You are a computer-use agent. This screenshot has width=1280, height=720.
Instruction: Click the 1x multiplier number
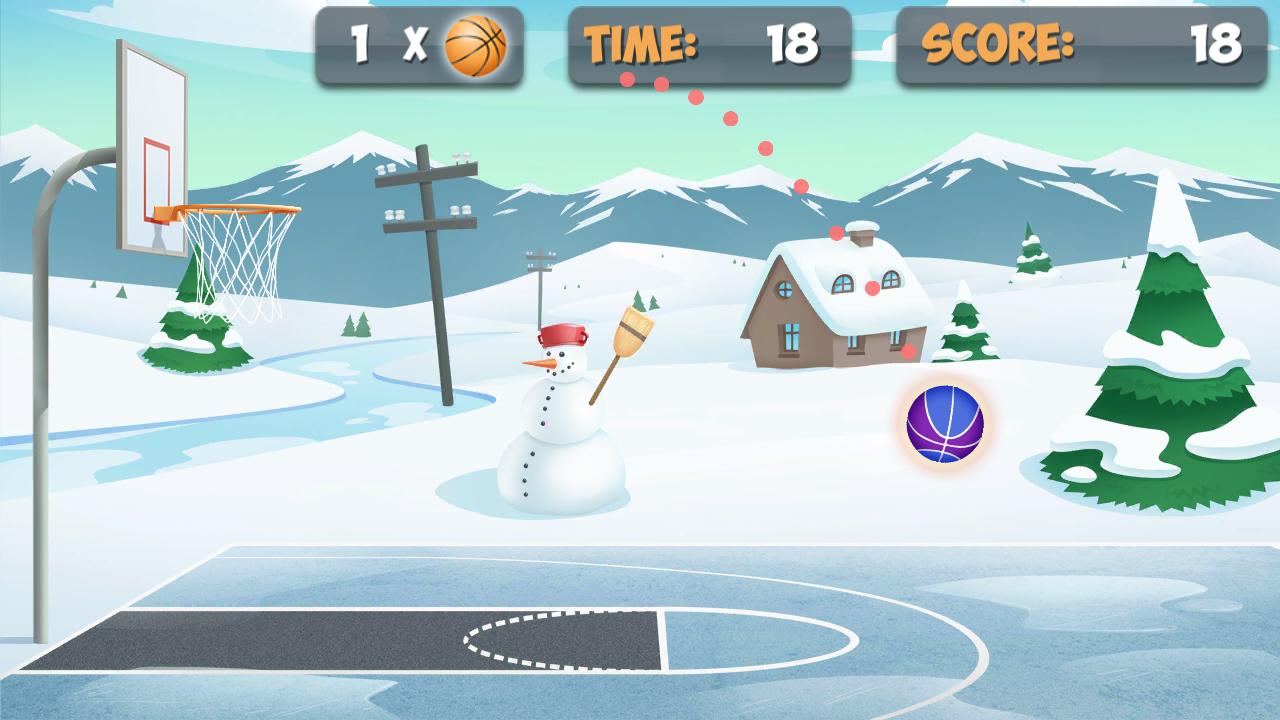[x=358, y=43]
